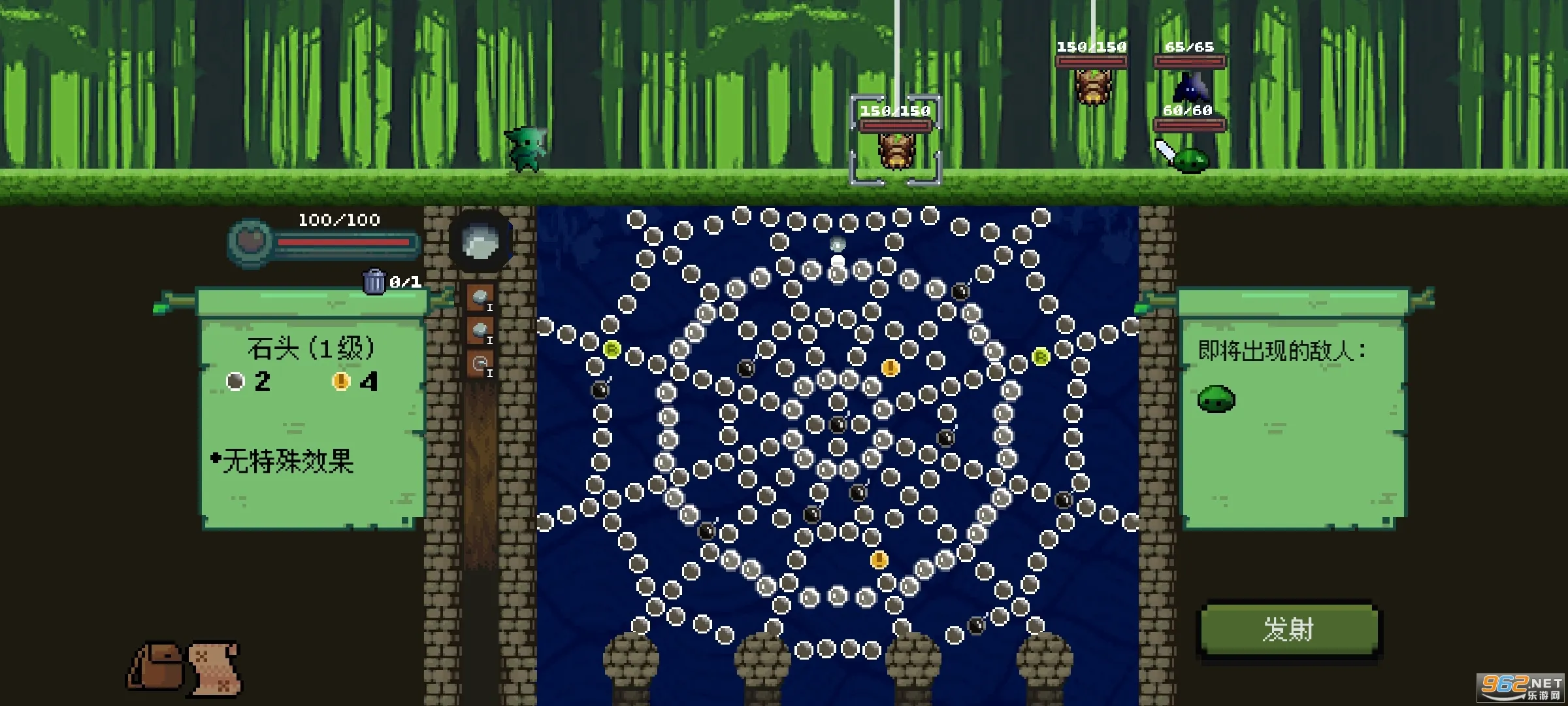Fire the orb with the 发射 button
The width and height of the screenshot is (1568, 706).
pyautogui.click(x=1288, y=630)
